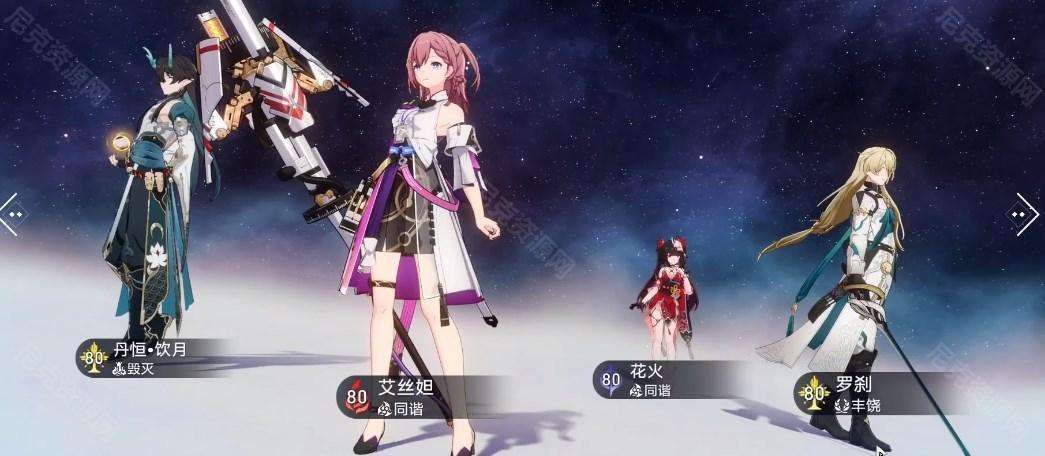Go to the previous team with left arrow

pos(10,213)
